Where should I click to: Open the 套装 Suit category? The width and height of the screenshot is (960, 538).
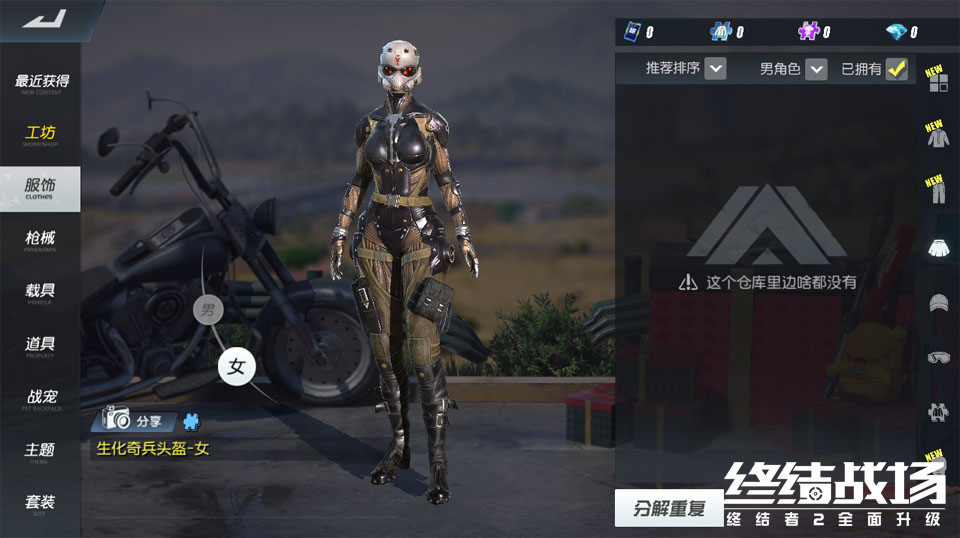click(41, 504)
